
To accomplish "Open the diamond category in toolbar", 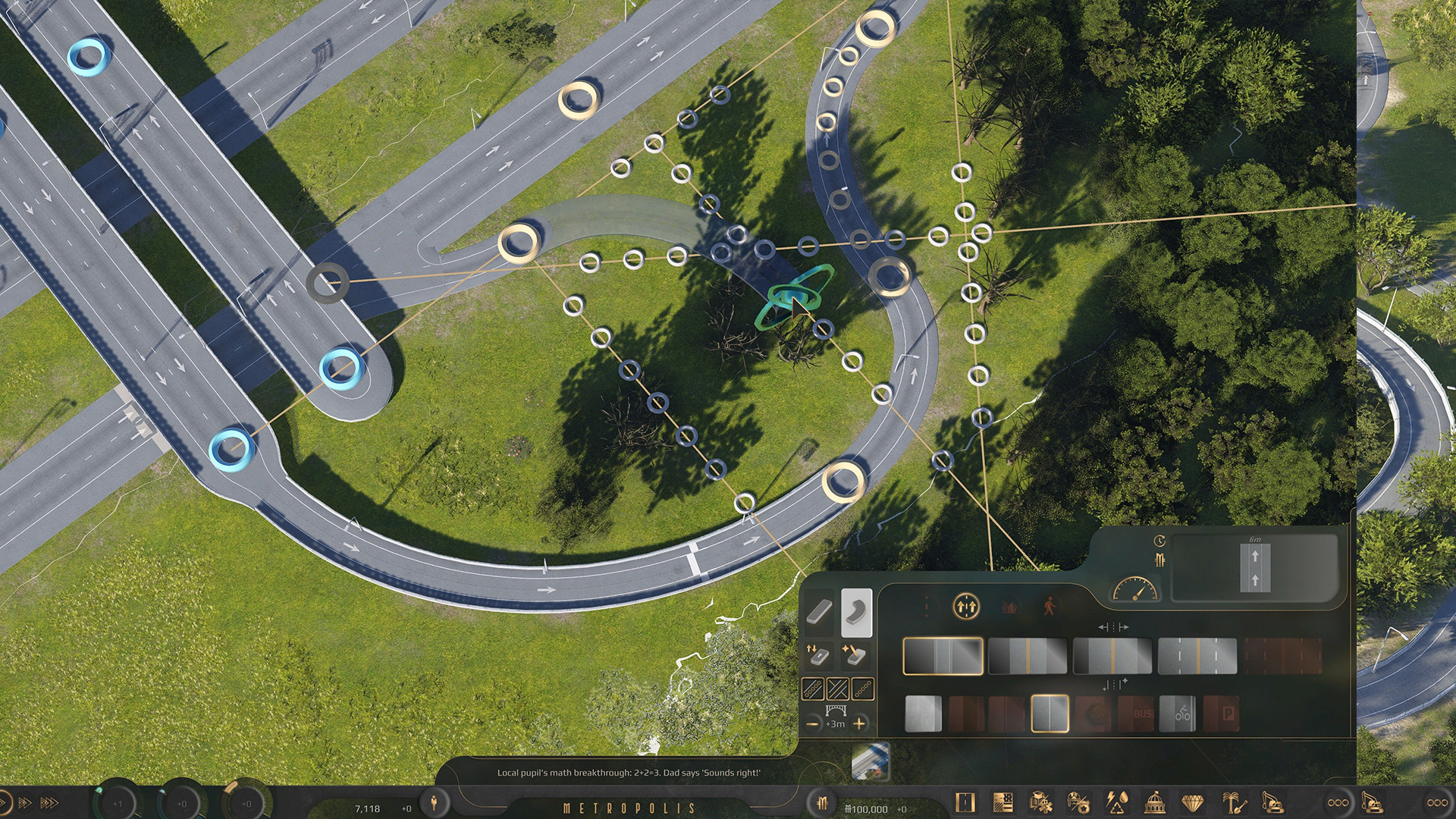I will coord(1193,802).
